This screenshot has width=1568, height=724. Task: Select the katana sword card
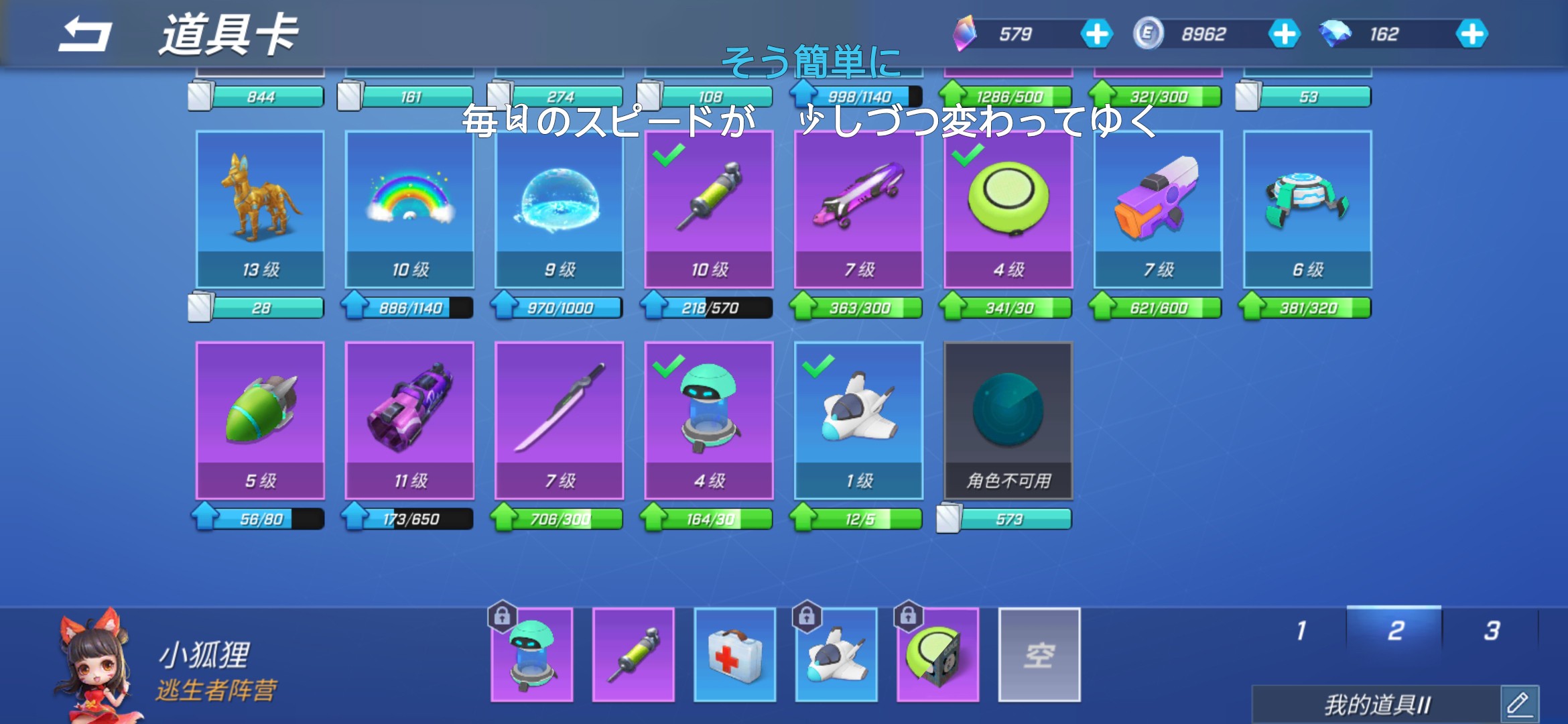[x=559, y=420]
